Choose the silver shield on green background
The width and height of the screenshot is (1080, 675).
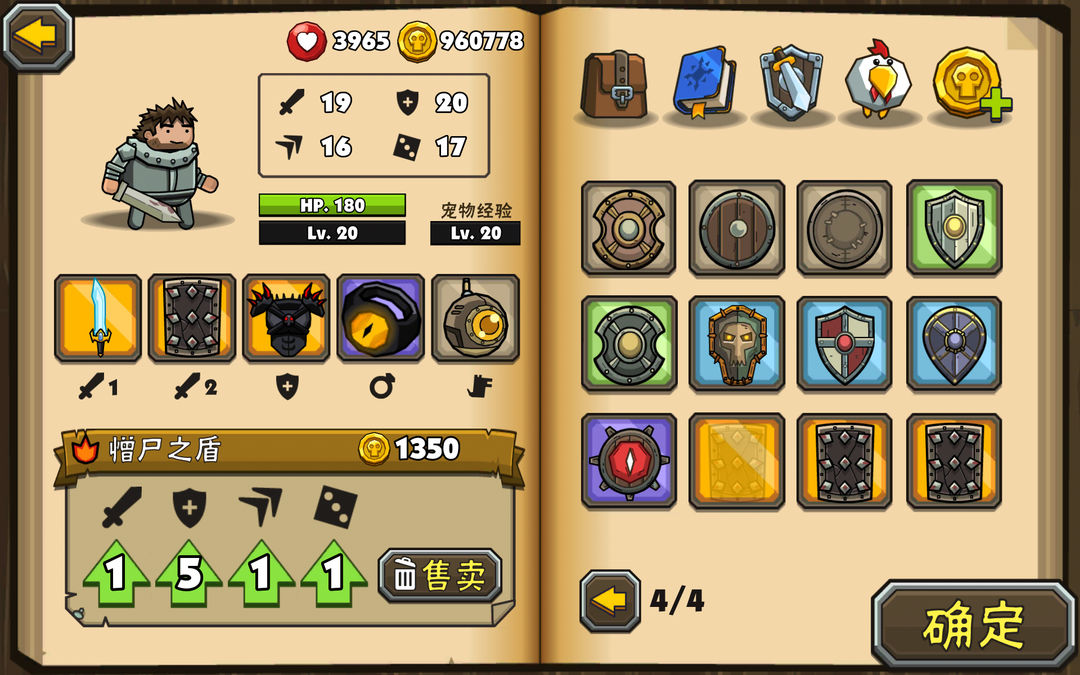pyautogui.click(x=954, y=228)
